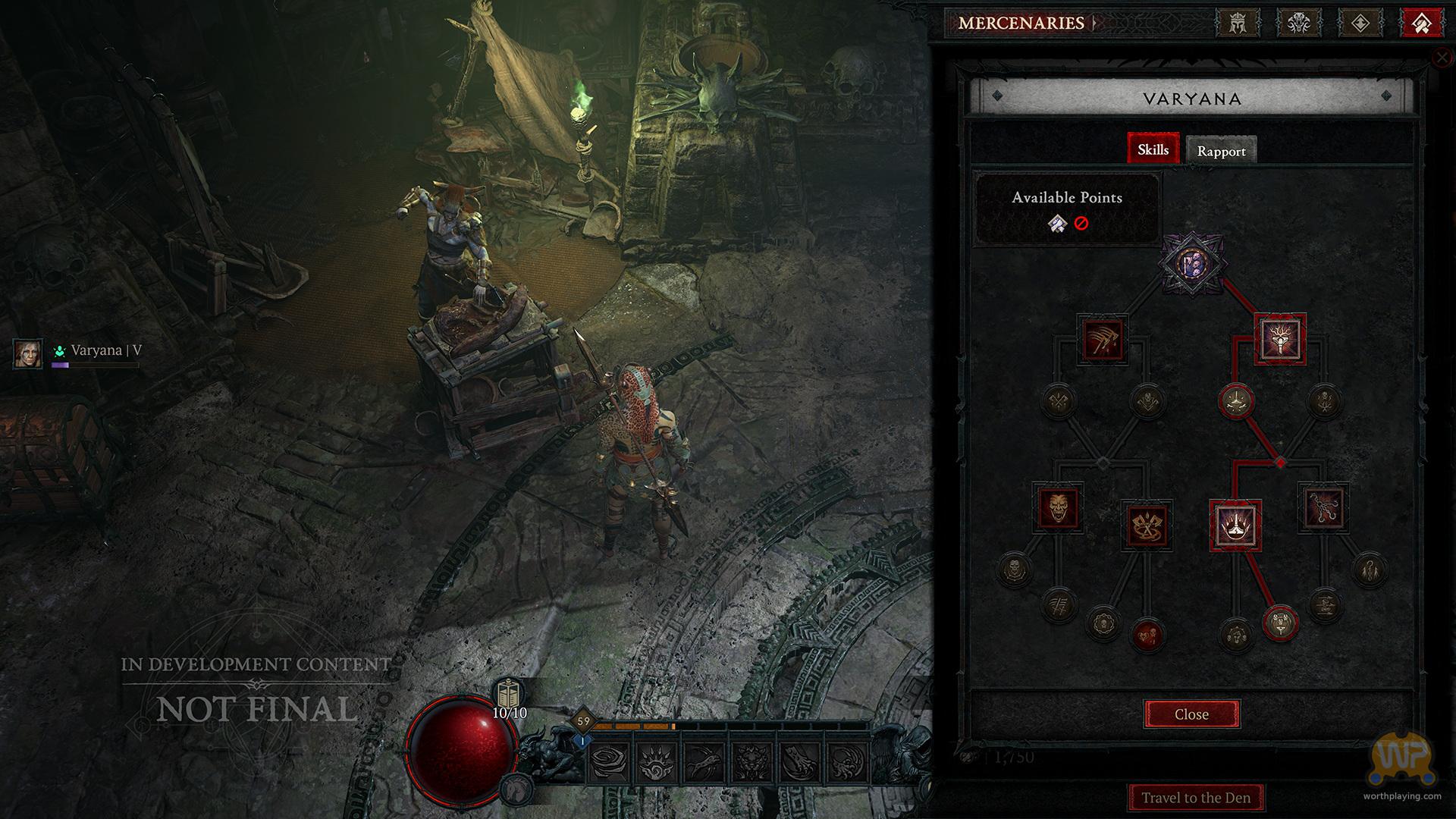Dismiss the panel with the round X button
Viewport: 1456px width, 819px height.
pyautogui.click(x=1441, y=58)
